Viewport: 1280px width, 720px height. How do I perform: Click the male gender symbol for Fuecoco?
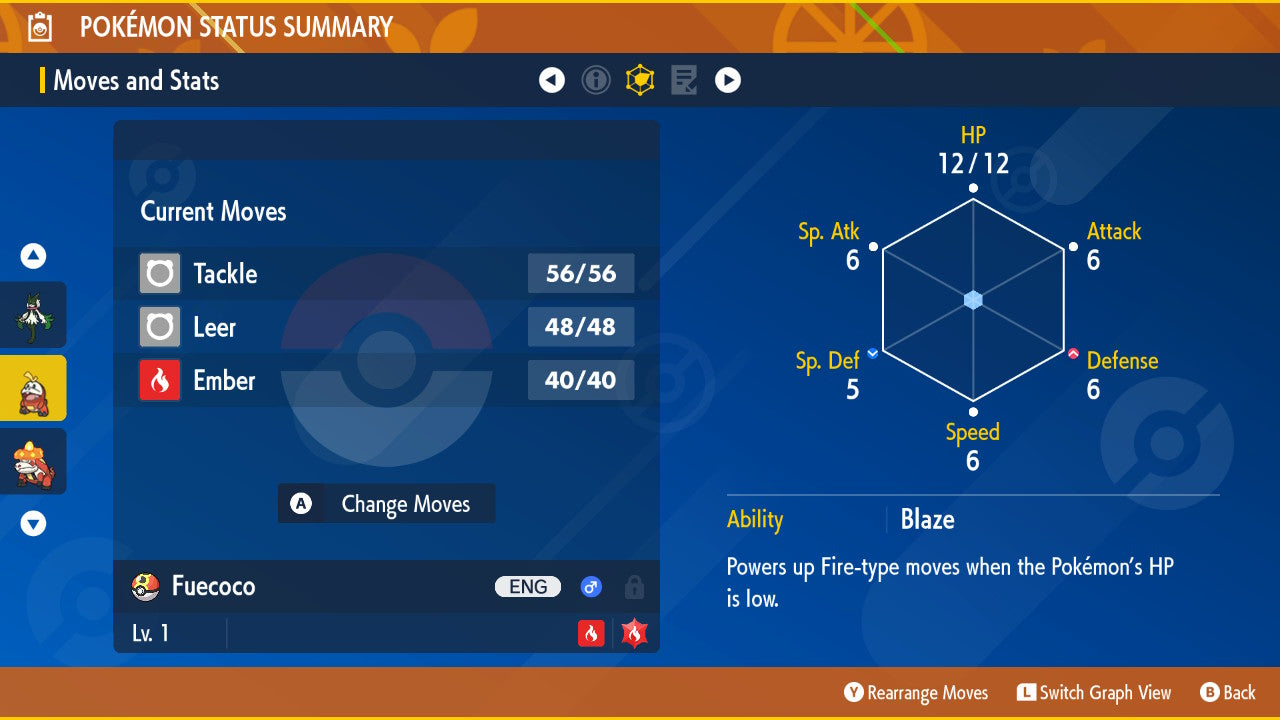591,587
